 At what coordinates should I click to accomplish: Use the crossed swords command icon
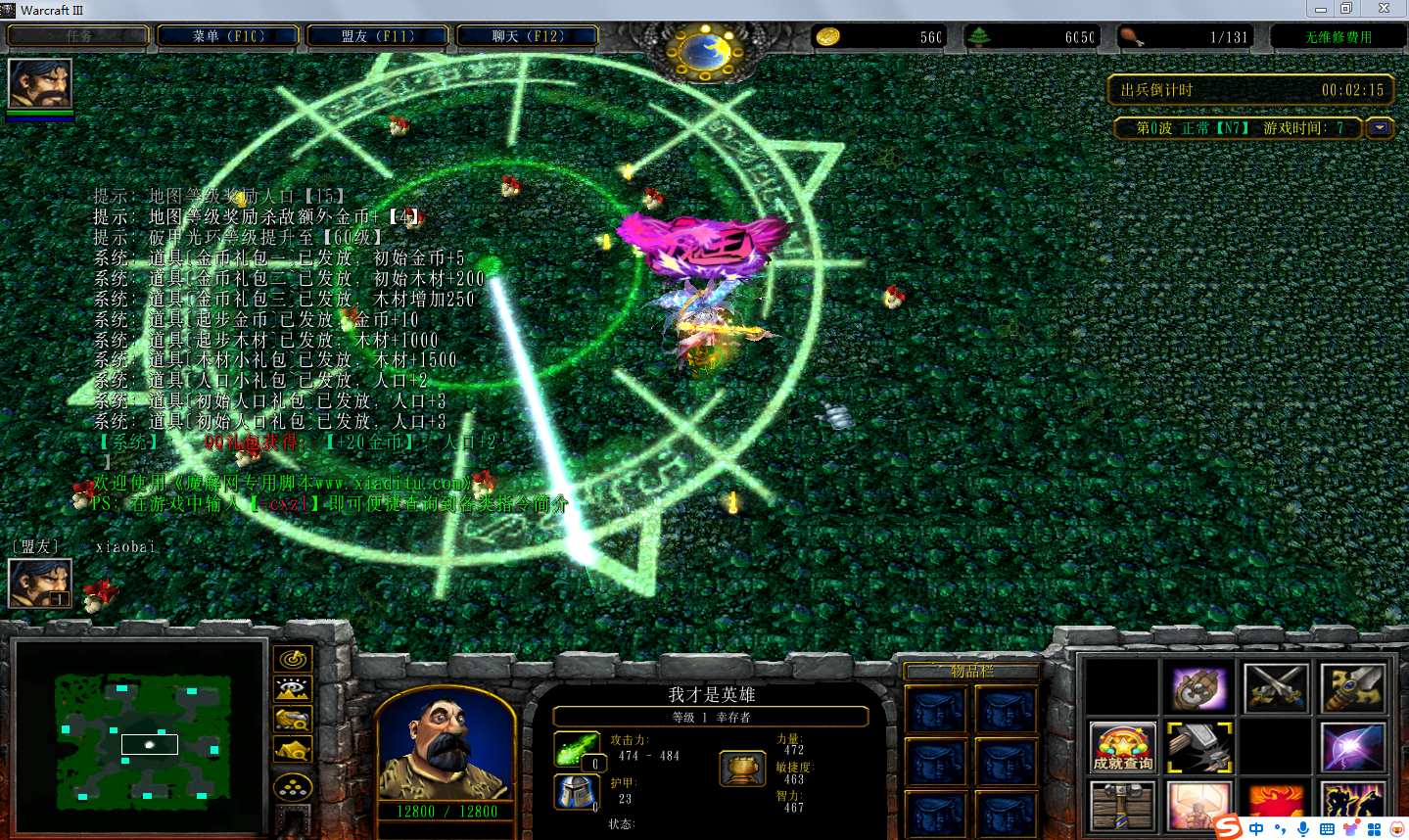coord(1276,688)
